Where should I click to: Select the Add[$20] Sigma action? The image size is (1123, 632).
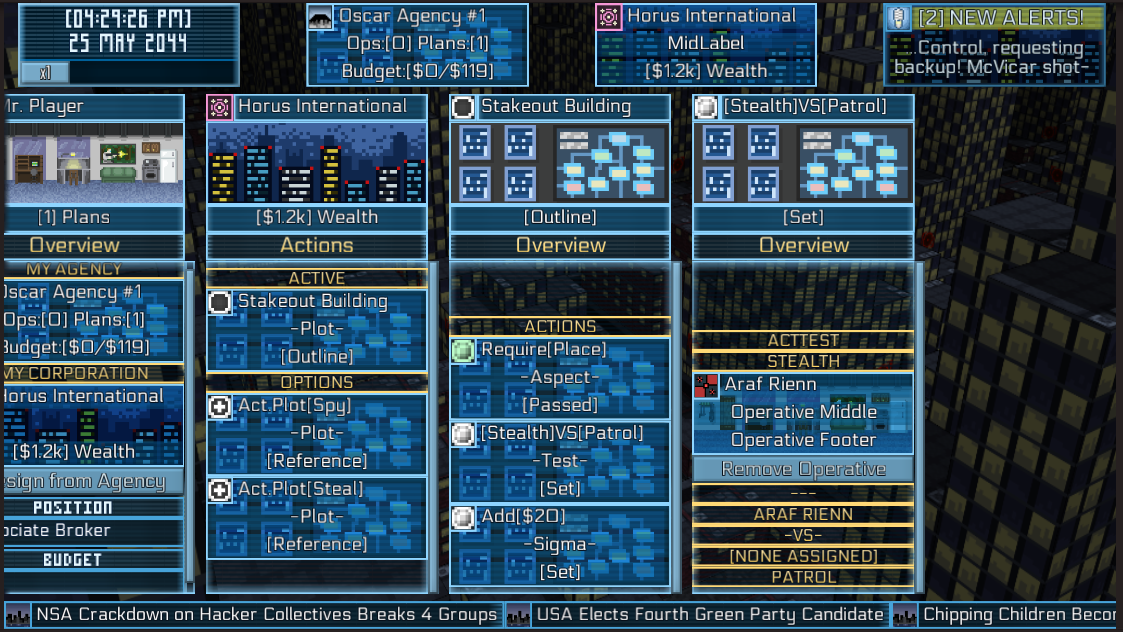pyautogui.click(x=560, y=545)
